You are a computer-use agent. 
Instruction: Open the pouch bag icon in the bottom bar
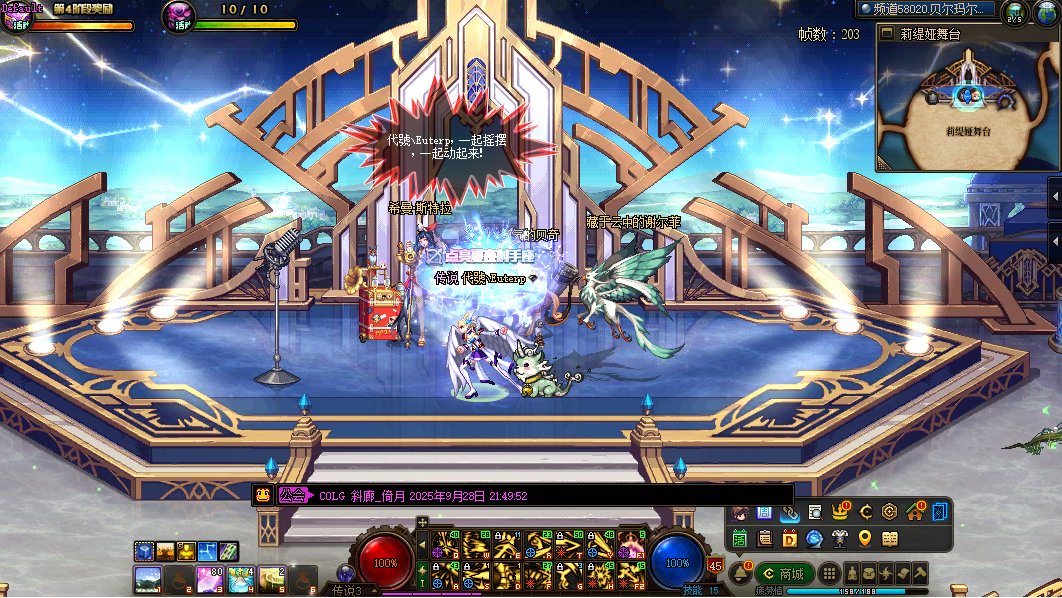pos(868,573)
